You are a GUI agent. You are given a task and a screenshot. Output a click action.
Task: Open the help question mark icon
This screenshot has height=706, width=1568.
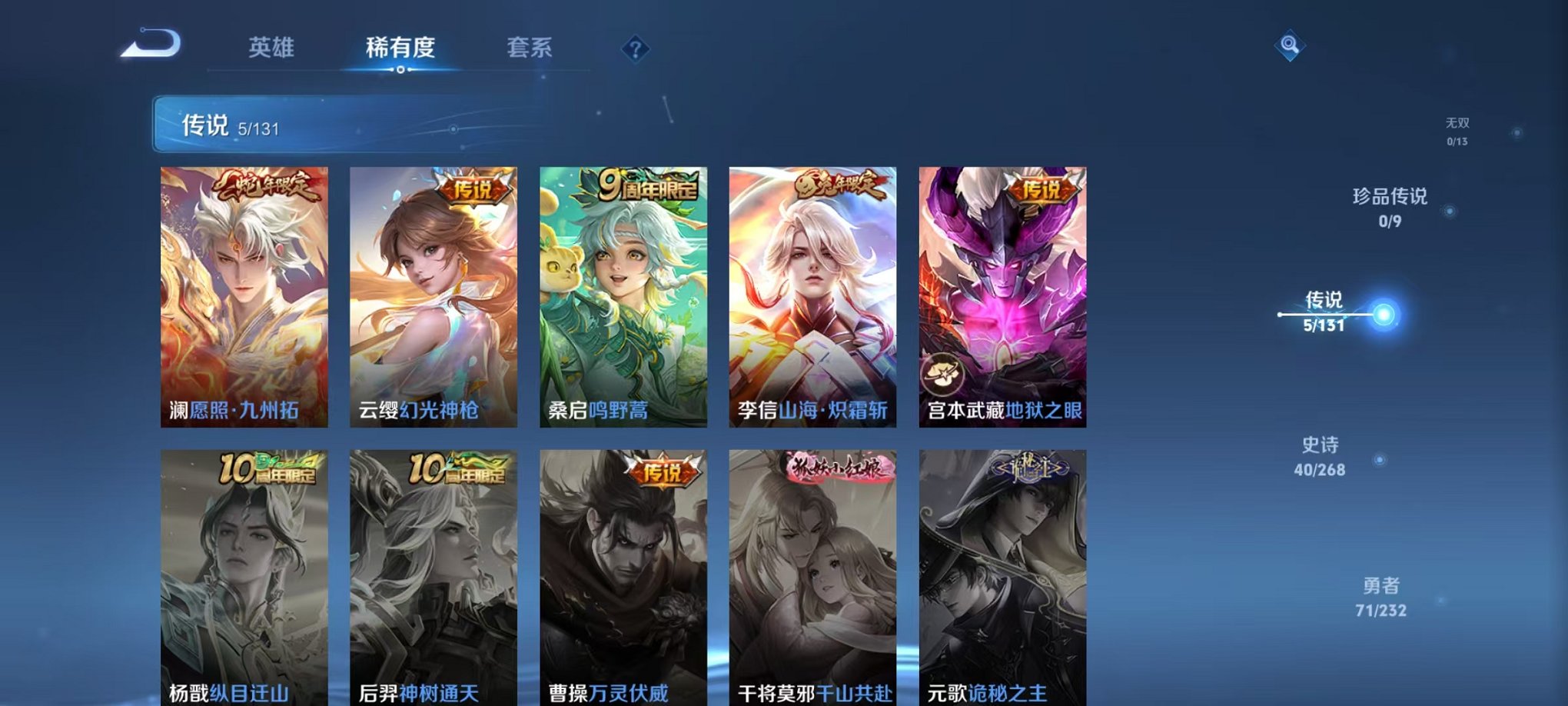point(635,48)
